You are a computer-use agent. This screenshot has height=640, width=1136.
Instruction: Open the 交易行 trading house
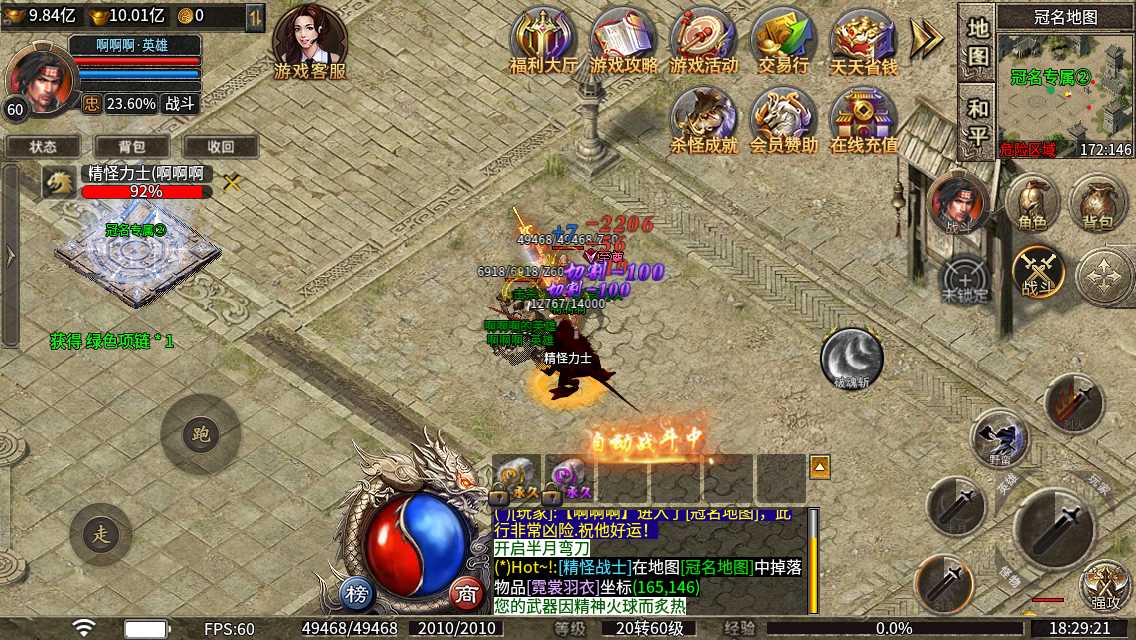783,41
